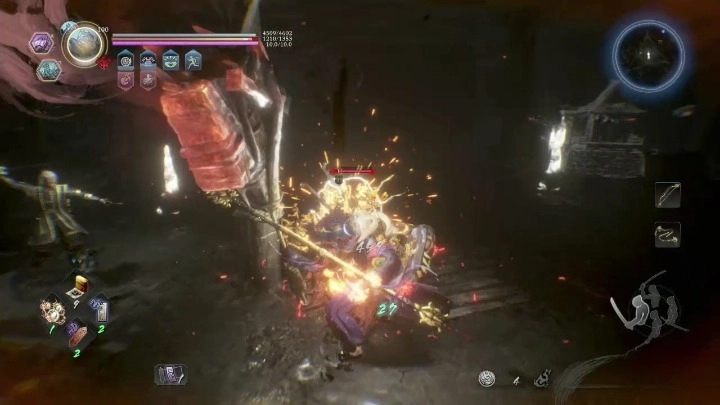Click the elixir gourd icon at bottom right
Image resolution: width=720 pixels, height=405 pixels.
click(539, 378)
